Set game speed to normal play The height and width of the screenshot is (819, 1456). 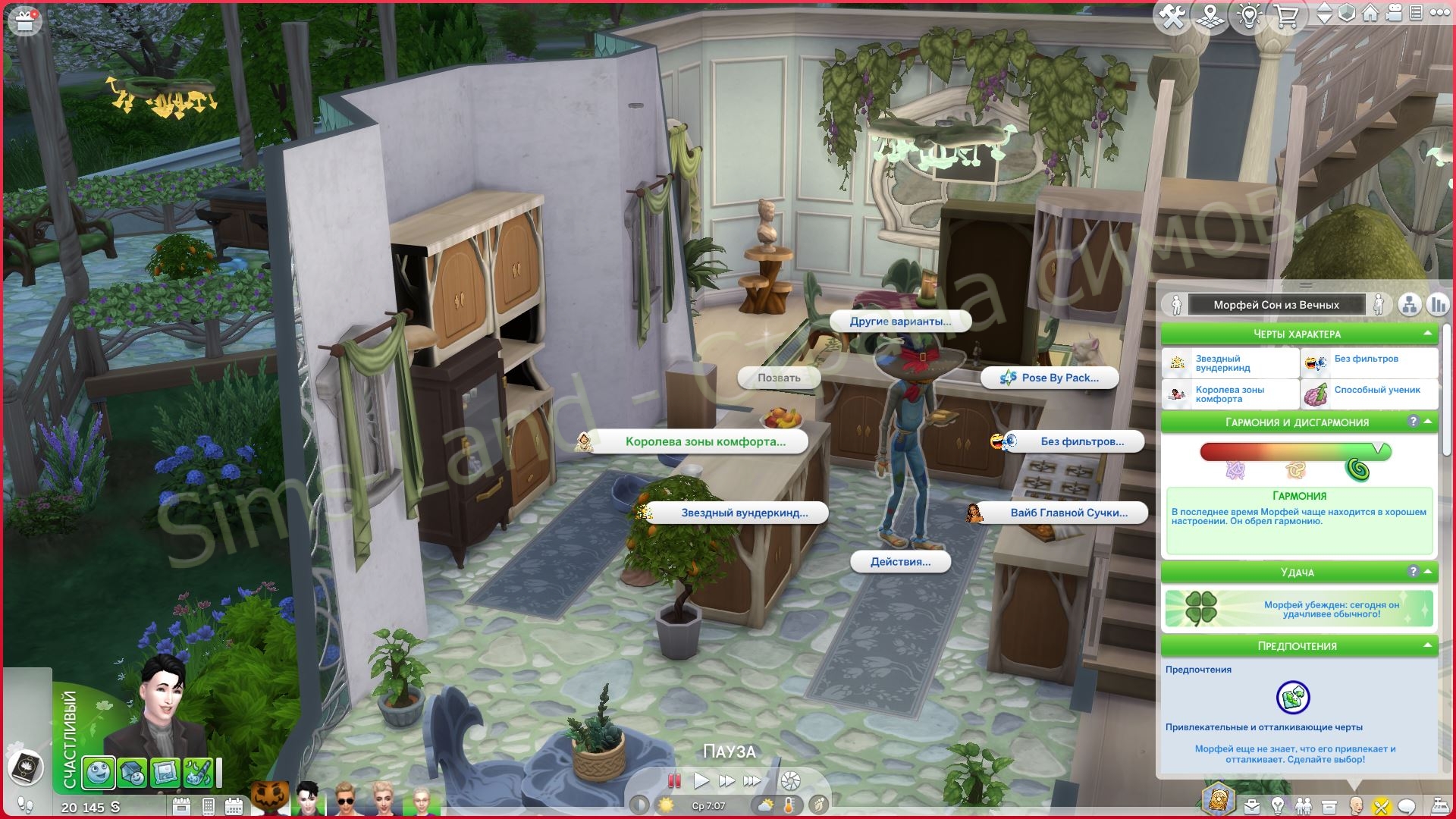pos(701,780)
